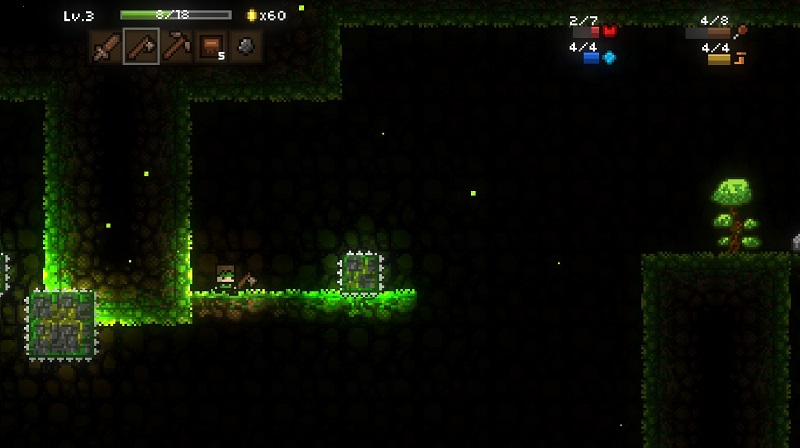This screenshot has width=800, height=448.
Task: Select the stack of five wooden blocks
Action: (x=210, y=46)
